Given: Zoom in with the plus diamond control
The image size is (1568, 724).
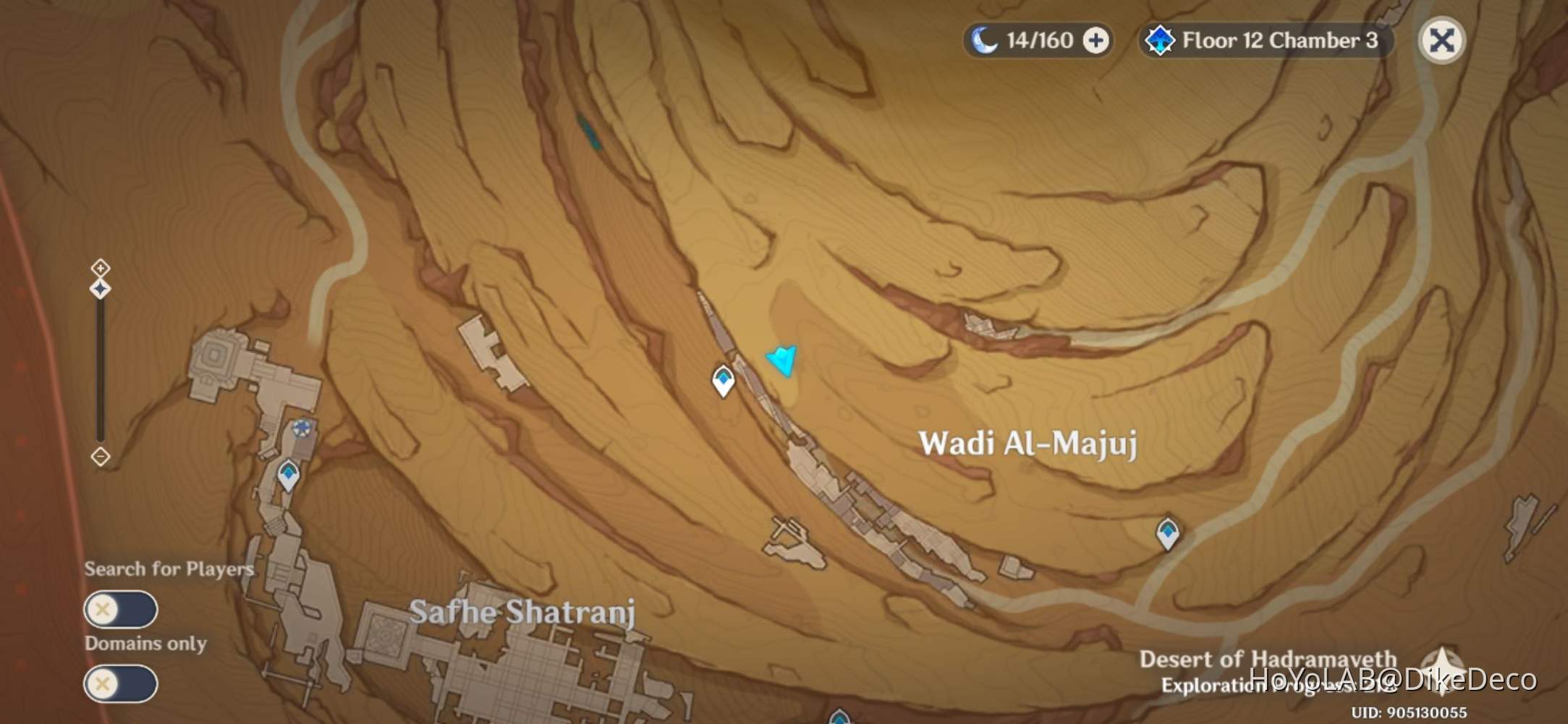Looking at the screenshot, I should [99, 268].
